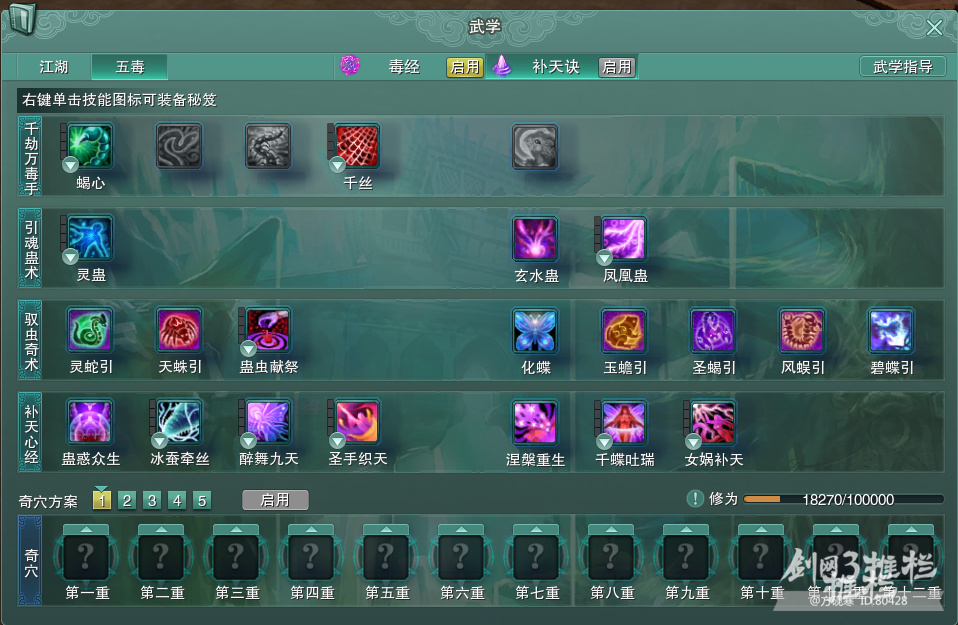The width and height of the screenshot is (958, 625).
Task: Select the 碧蝶引 skill icon
Action: click(891, 330)
